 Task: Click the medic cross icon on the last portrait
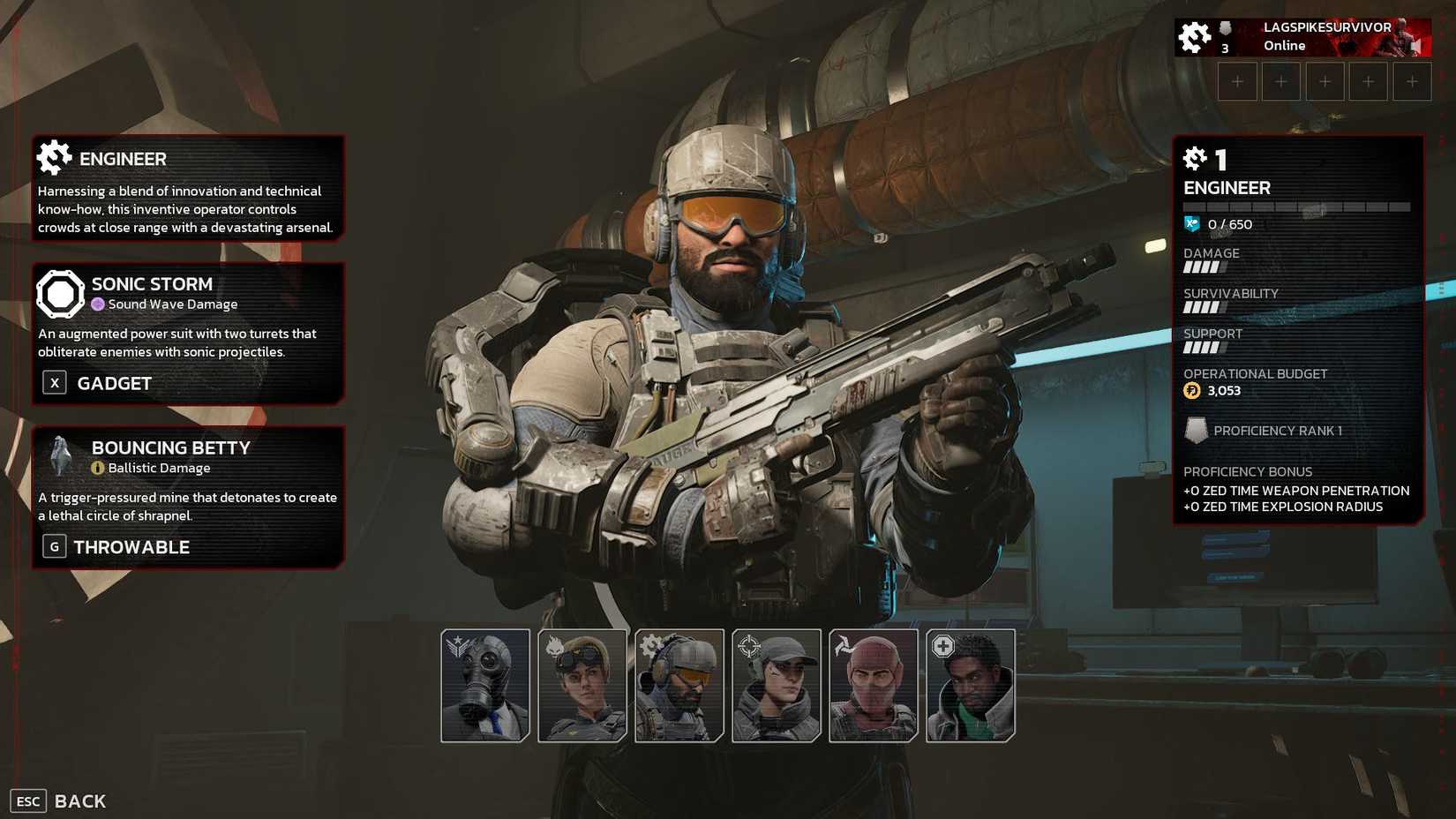coord(945,646)
